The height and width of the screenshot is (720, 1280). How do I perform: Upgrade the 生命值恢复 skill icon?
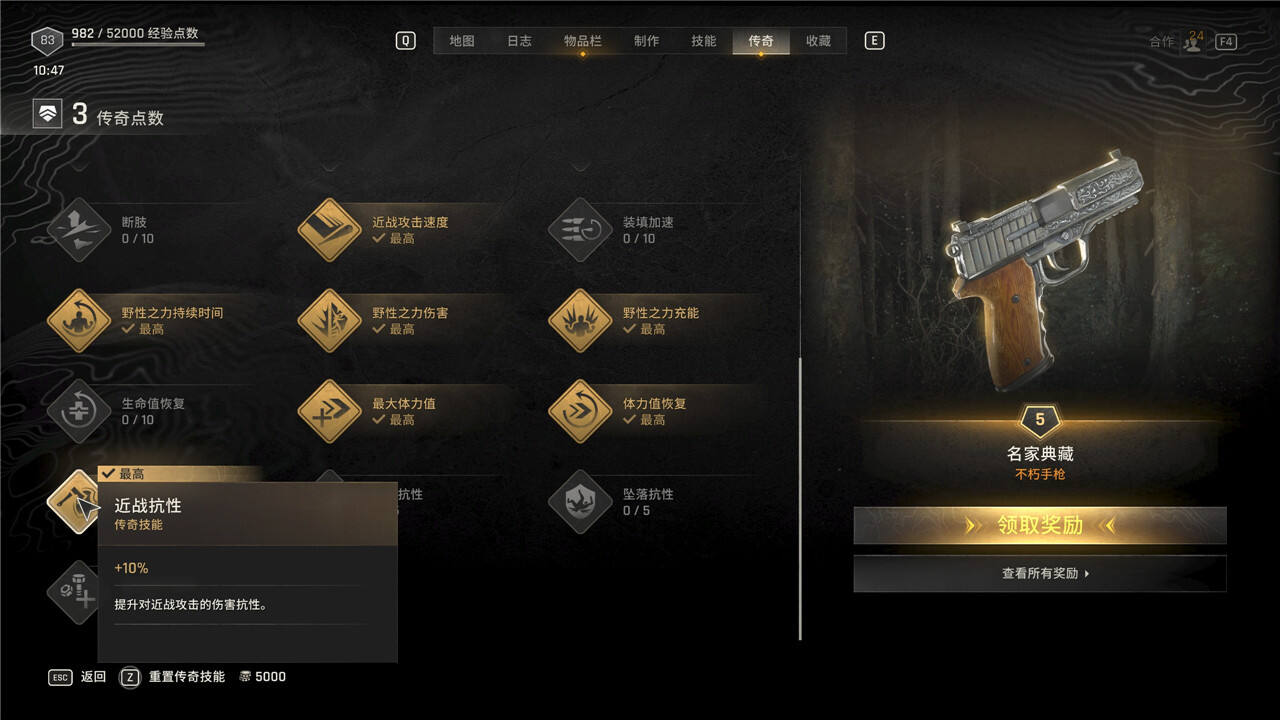click(79, 411)
